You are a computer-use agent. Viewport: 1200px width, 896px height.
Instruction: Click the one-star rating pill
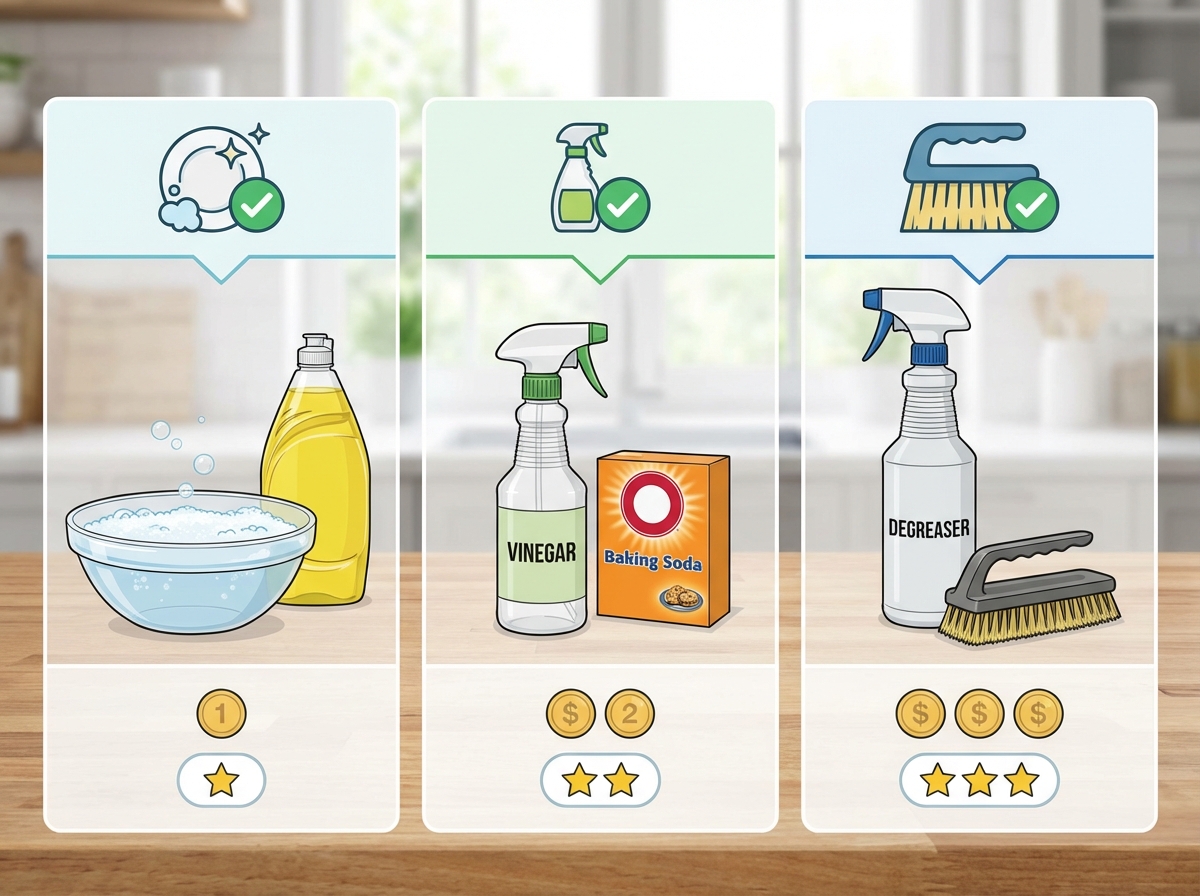221,780
